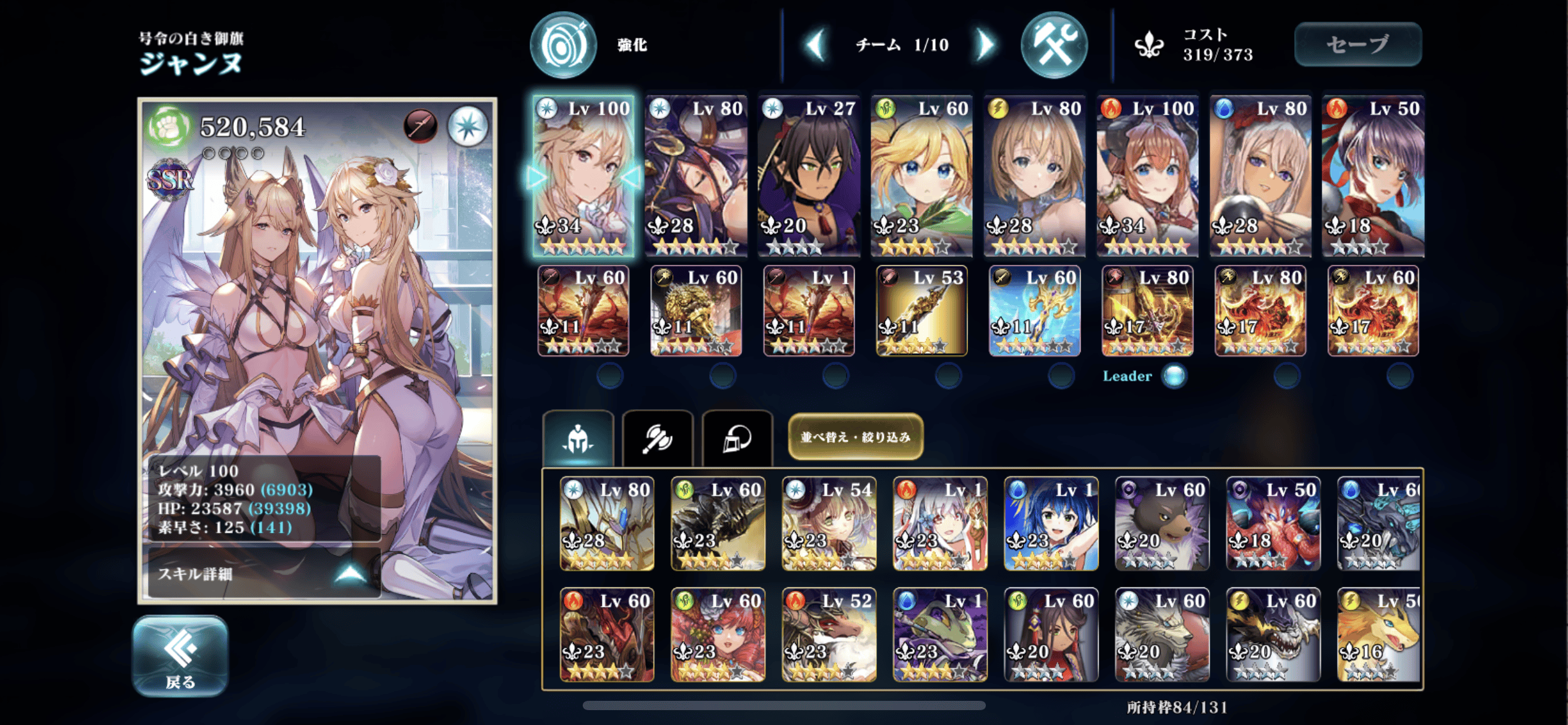The width and height of the screenshot is (1568, 725).
Task: Pick the Lv 80 golden armored card
Action: [607, 524]
